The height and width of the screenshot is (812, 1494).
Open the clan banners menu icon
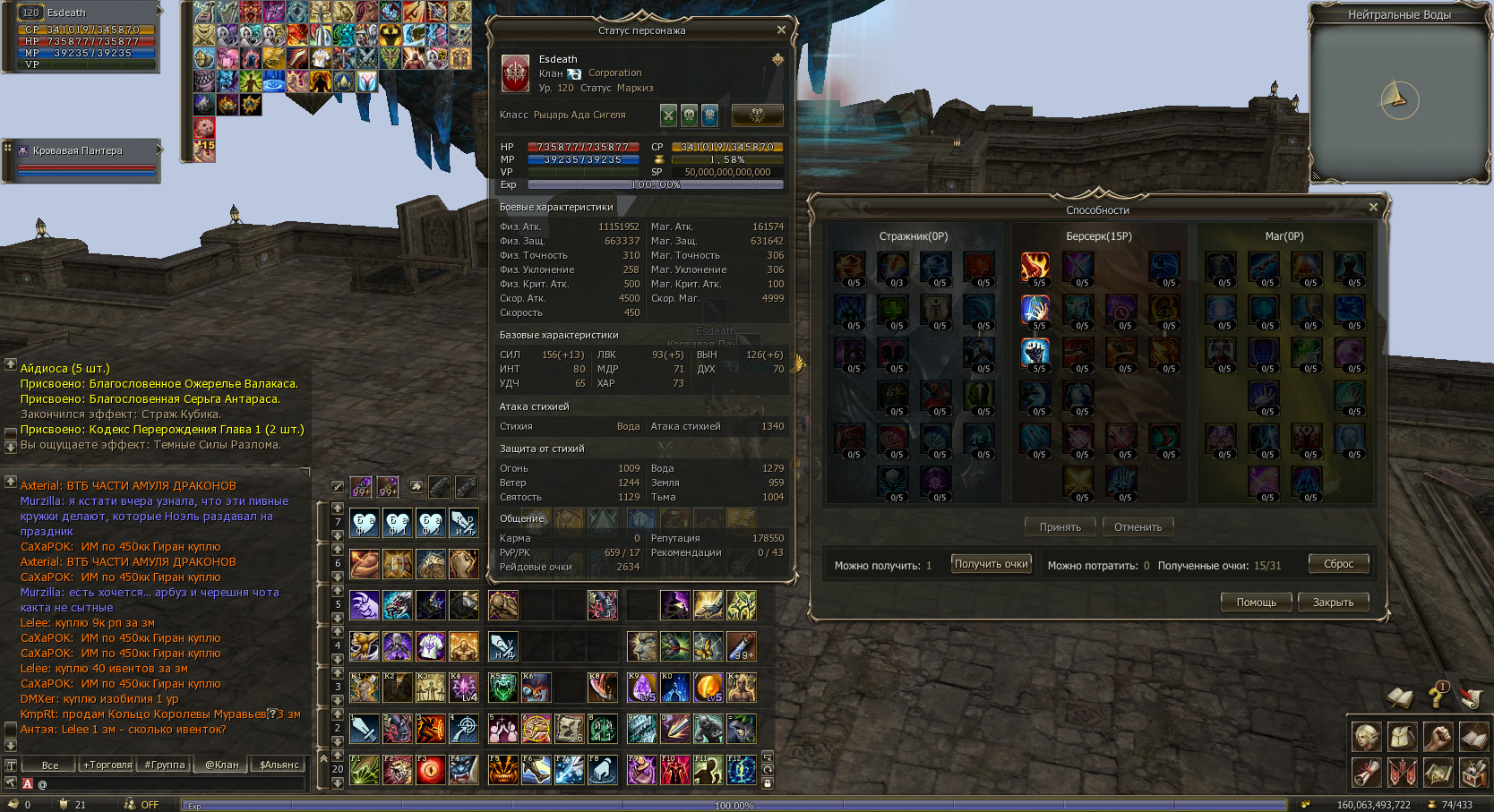tap(1403, 772)
